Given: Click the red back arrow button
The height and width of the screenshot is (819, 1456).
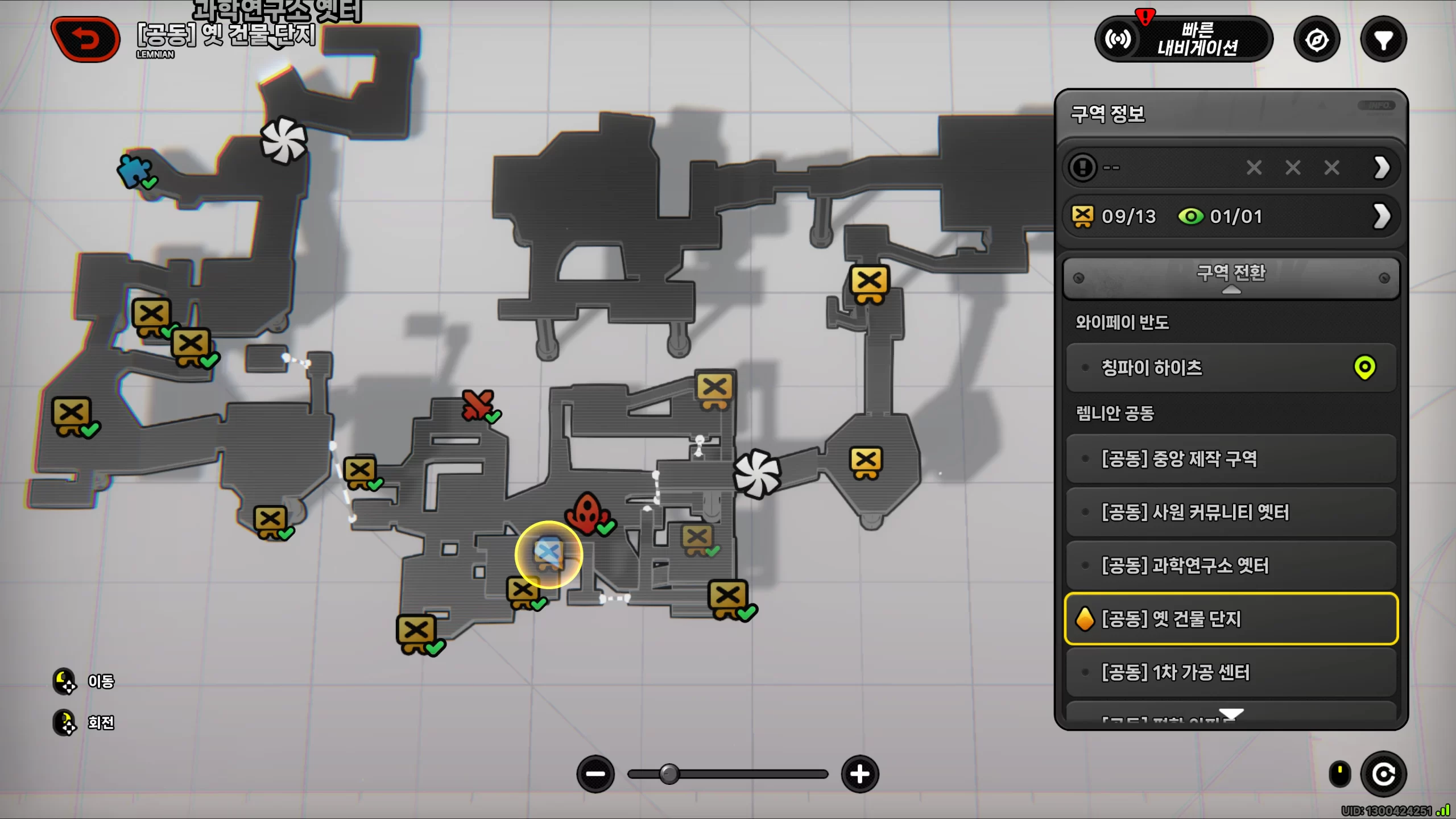Looking at the screenshot, I should coord(86,39).
